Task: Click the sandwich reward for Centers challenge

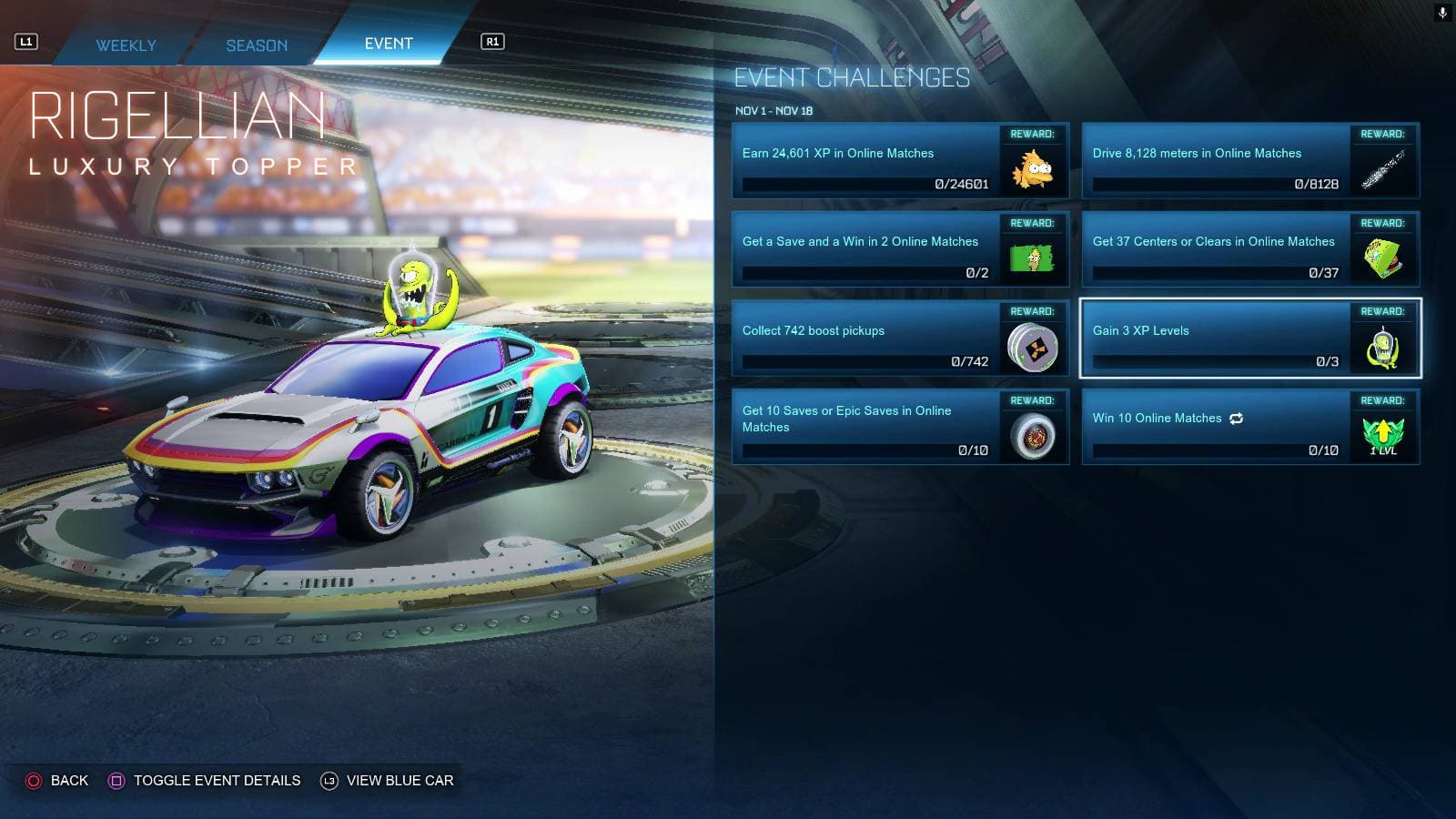Action: pos(1383,256)
